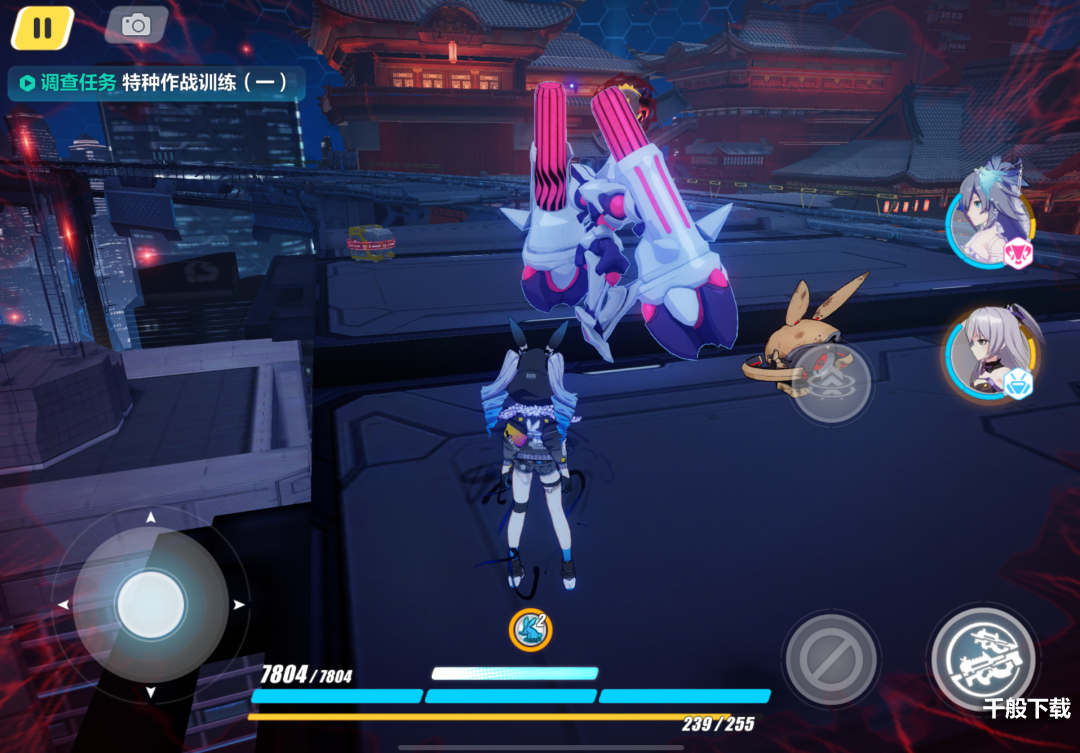Select the 调查任务 mission tracker banner
Image resolution: width=1080 pixels, height=753 pixels.
[155, 83]
